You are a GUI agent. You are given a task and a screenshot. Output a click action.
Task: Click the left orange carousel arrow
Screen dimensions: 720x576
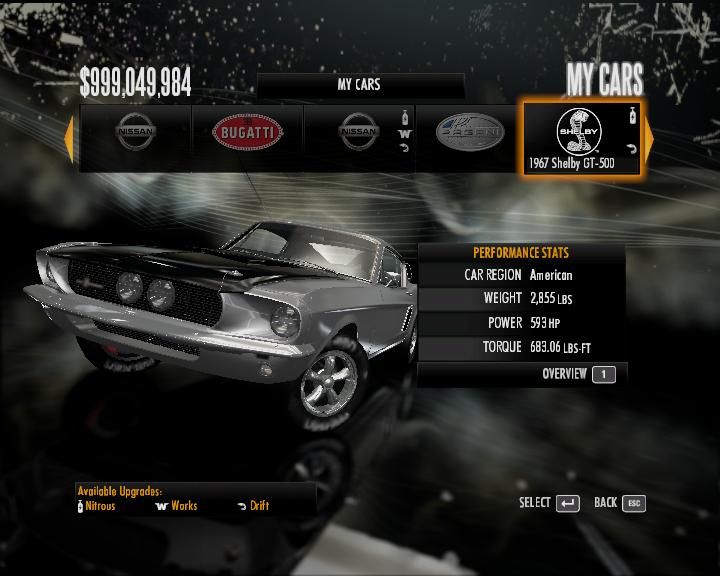point(69,138)
